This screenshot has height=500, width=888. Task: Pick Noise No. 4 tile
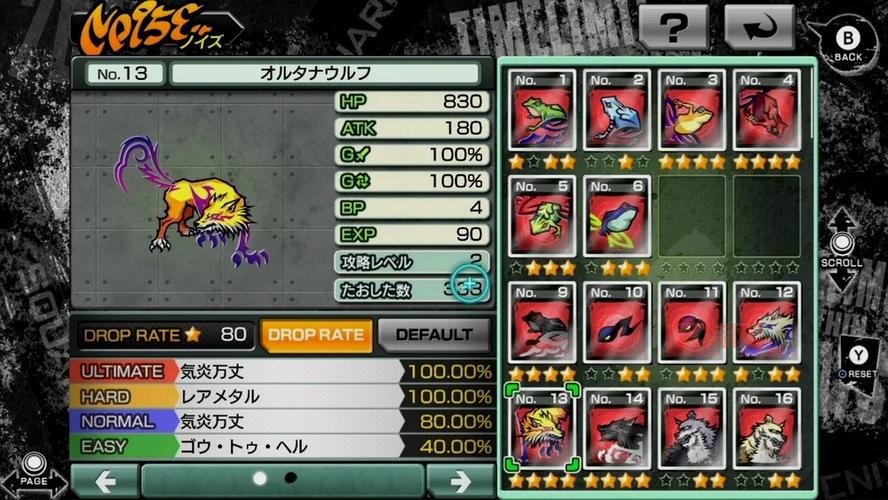pyautogui.click(x=766, y=111)
